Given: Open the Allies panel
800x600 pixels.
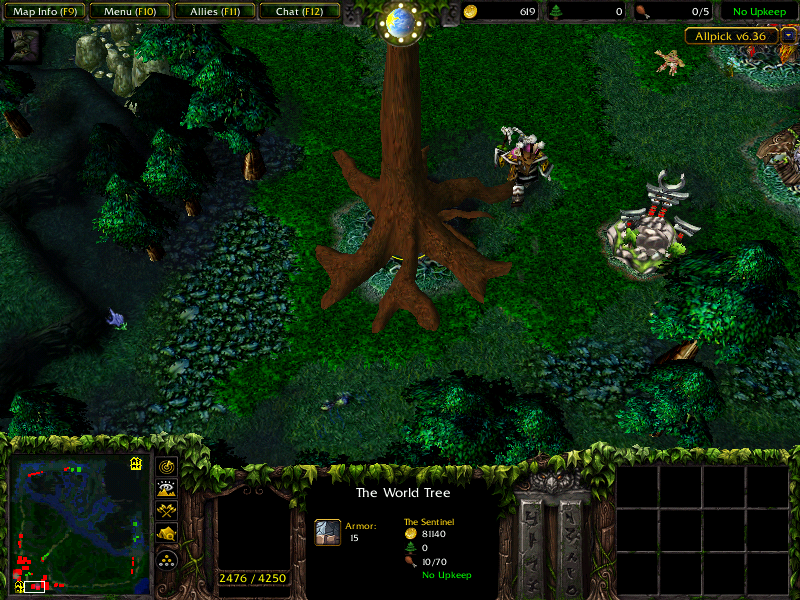Looking at the screenshot, I should coord(213,12).
